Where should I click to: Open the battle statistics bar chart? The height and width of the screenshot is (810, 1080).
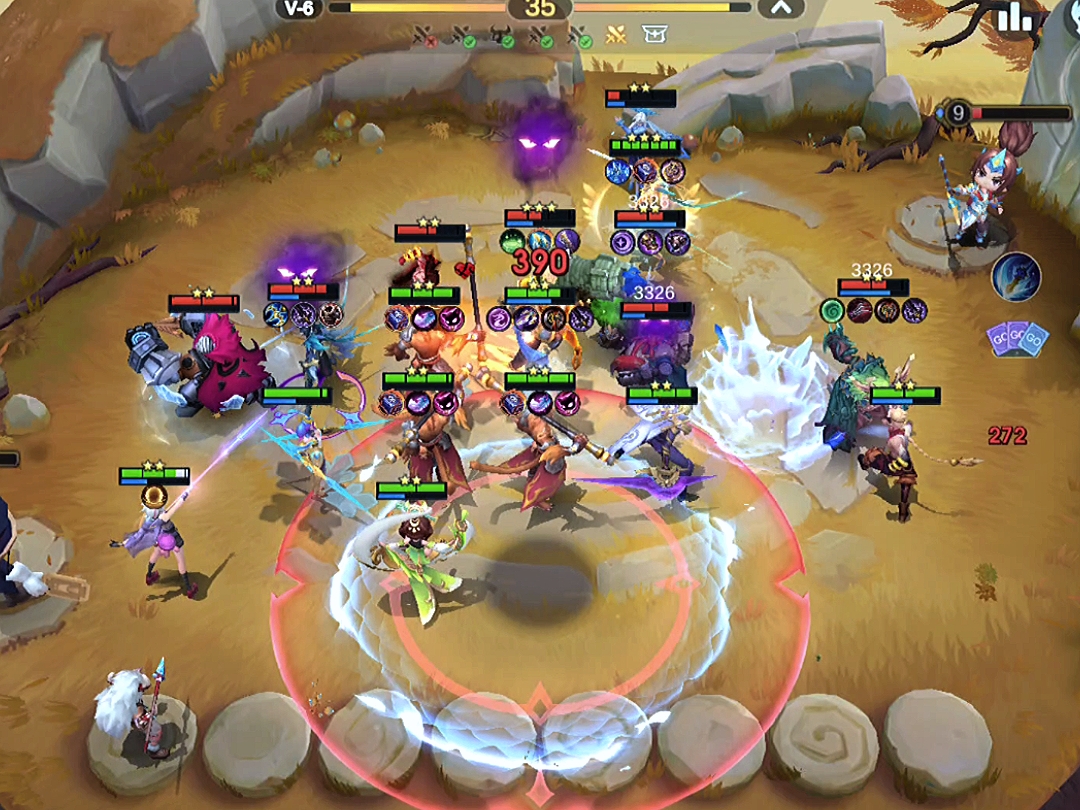tap(1015, 17)
